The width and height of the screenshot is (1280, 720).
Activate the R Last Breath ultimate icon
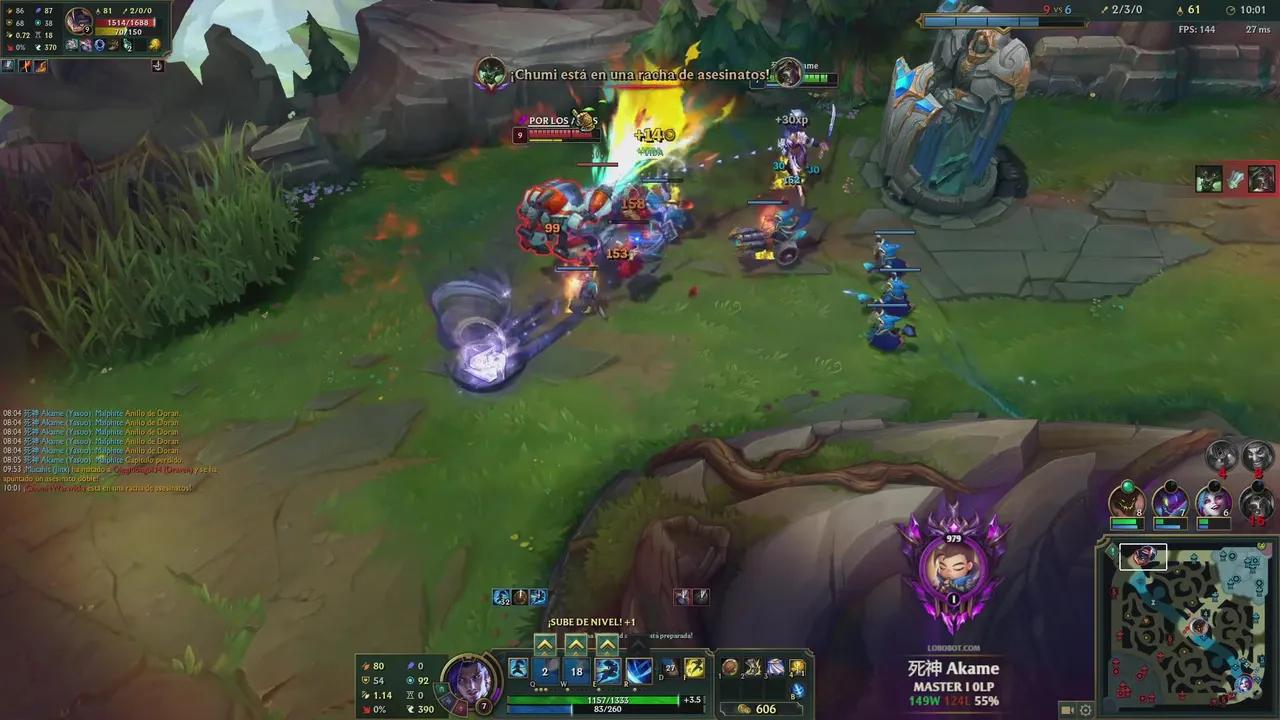(640, 672)
